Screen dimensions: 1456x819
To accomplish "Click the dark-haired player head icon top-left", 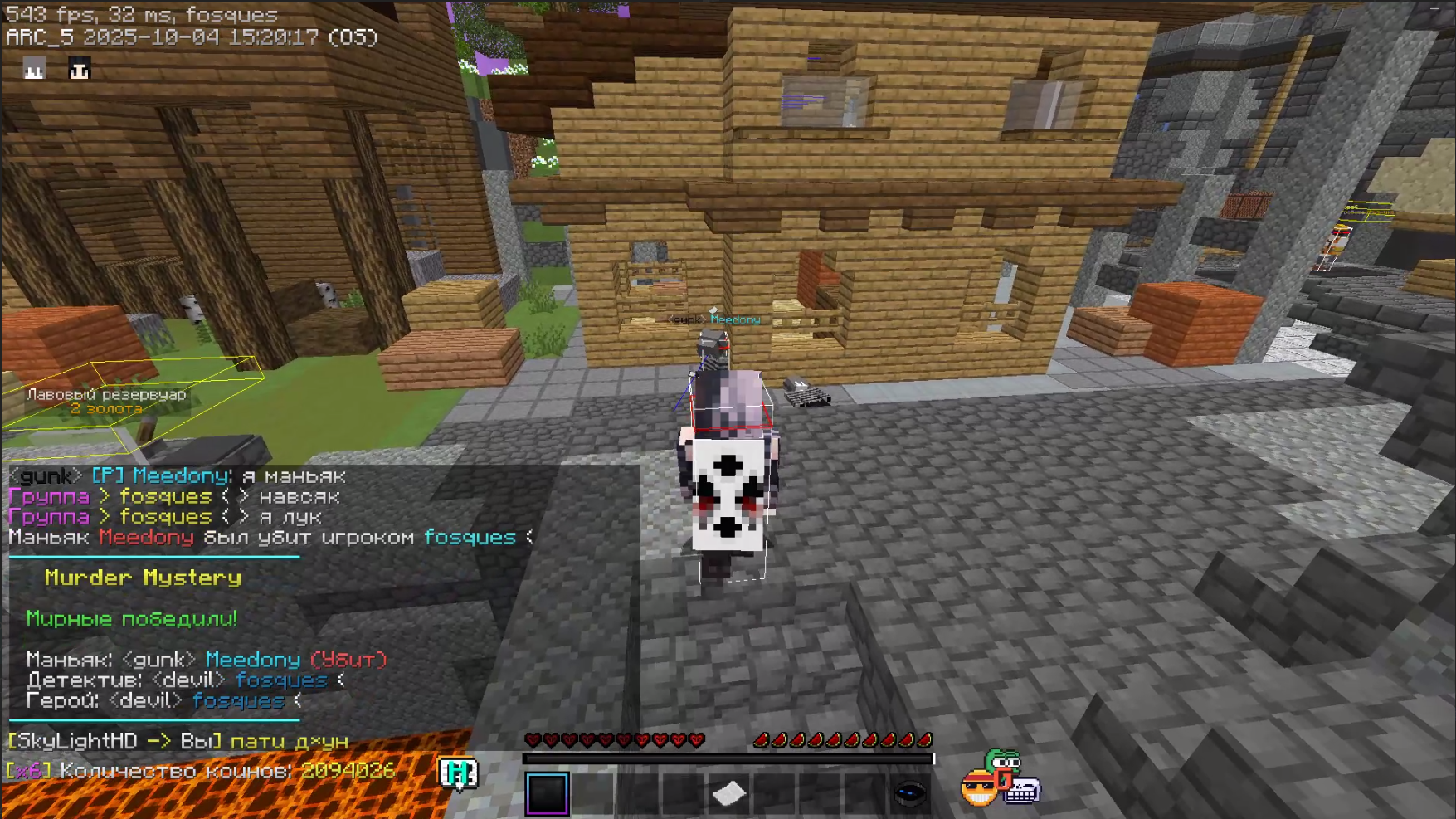I will (80, 70).
